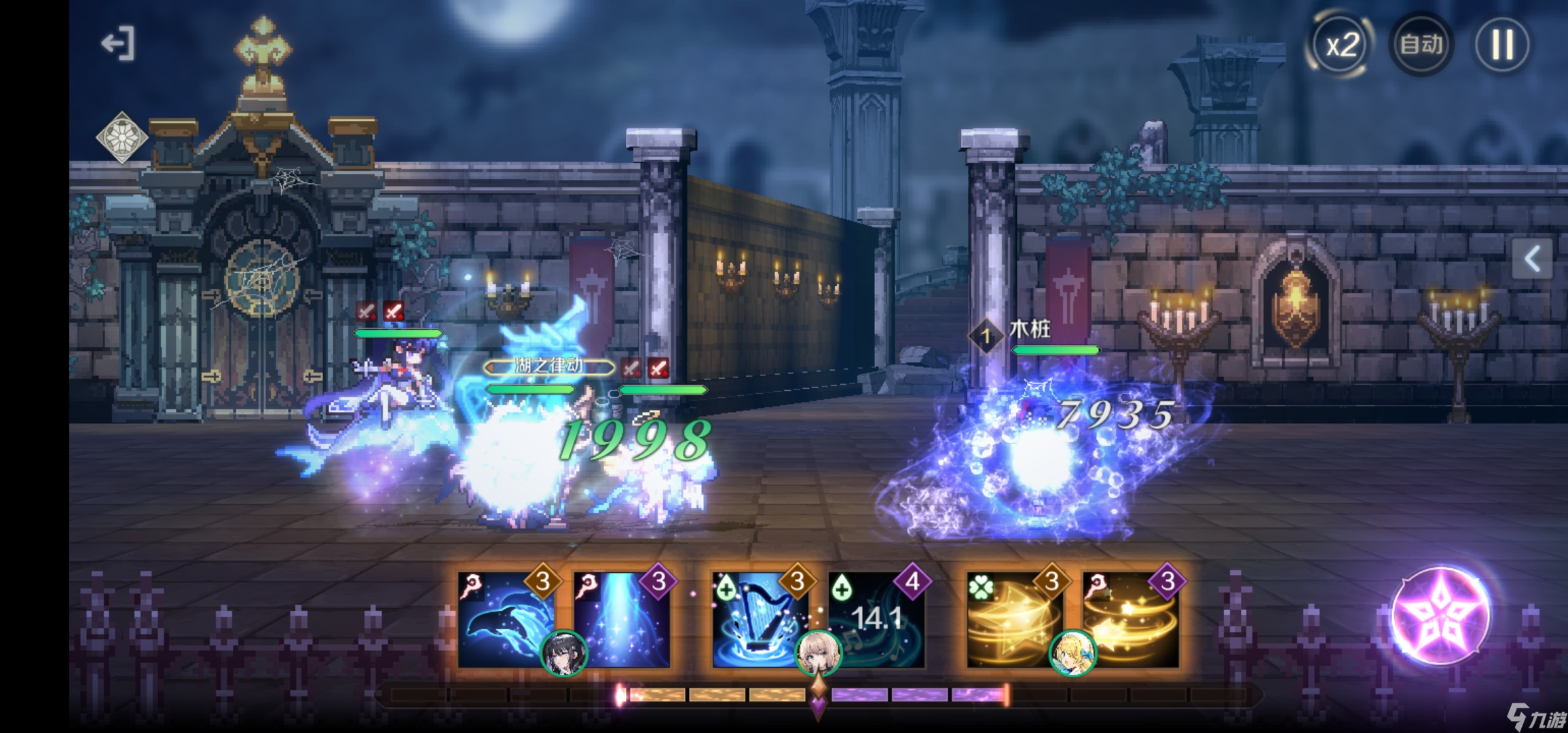Use the golden star clover skill card

1010,614
